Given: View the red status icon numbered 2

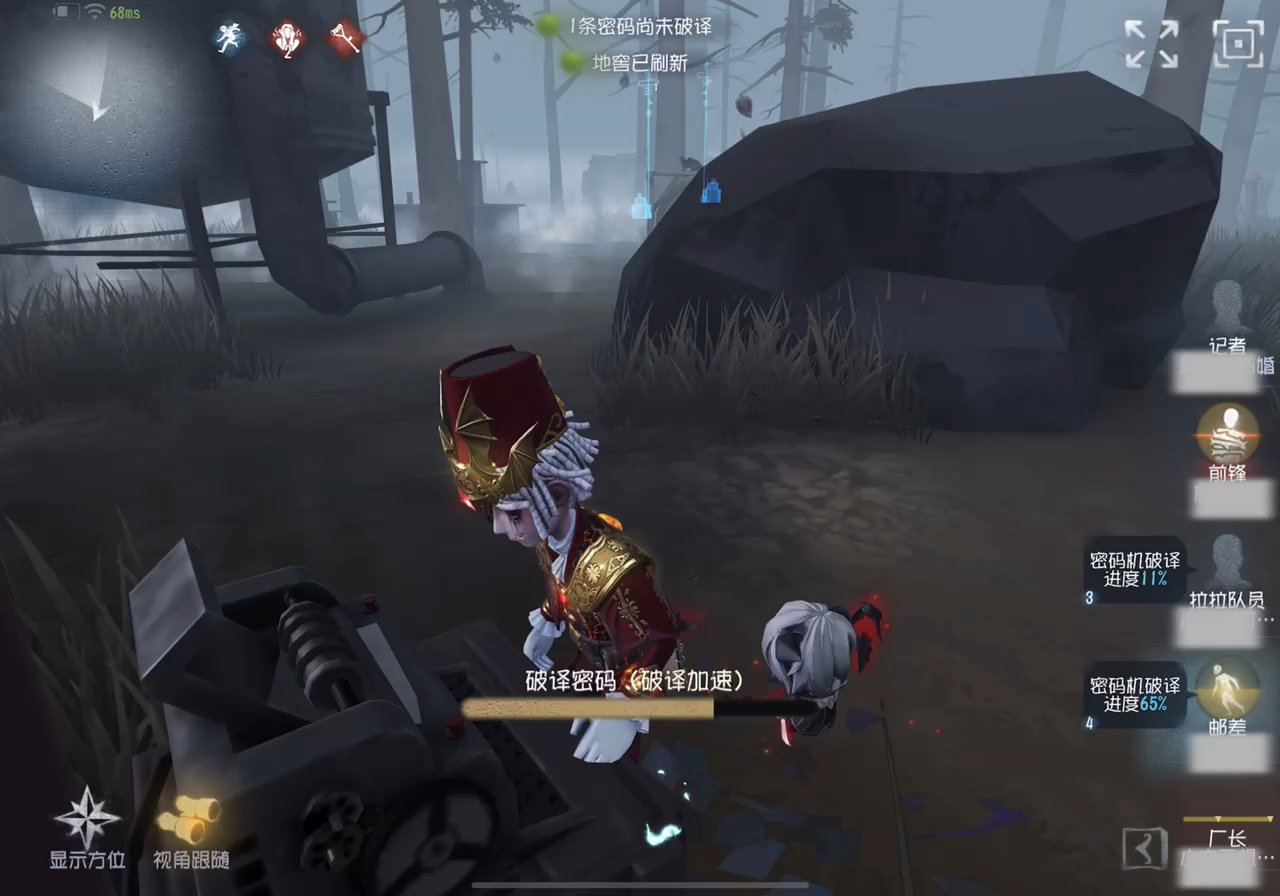Looking at the screenshot, I should click(288, 39).
